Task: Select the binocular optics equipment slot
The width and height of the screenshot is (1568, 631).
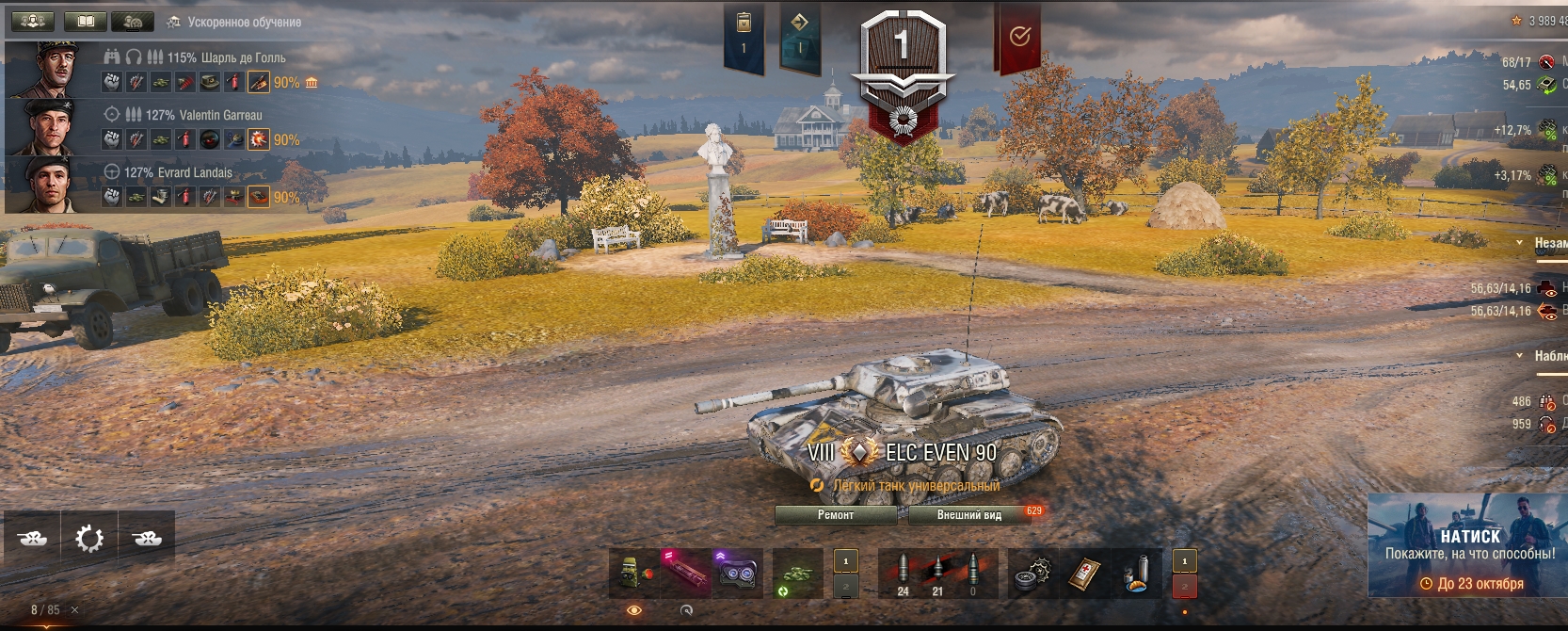Action: (735, 573)
